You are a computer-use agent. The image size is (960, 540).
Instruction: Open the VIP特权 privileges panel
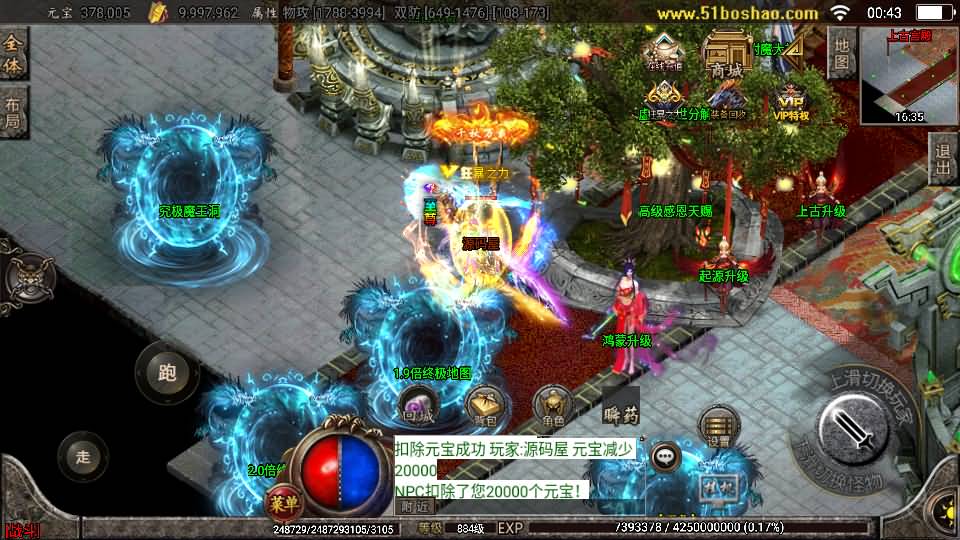coord(790,101)
